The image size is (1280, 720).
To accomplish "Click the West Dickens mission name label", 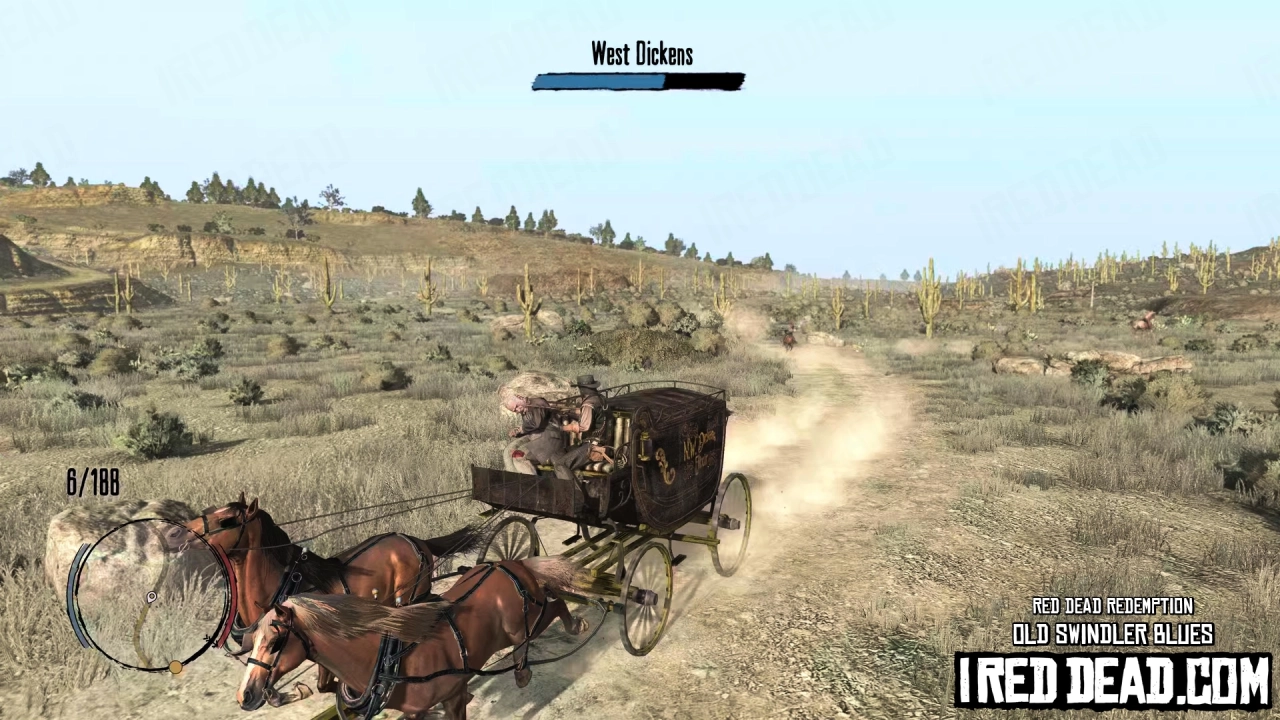I will (641, 55).
